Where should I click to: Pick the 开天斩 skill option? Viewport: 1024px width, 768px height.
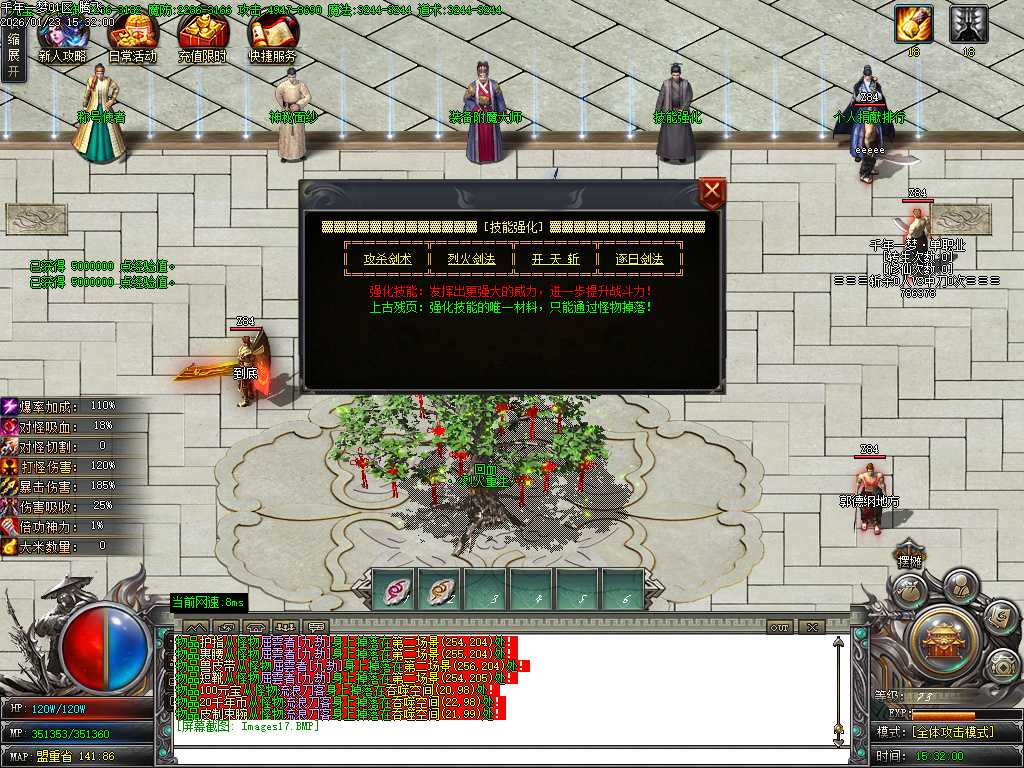[555, 258]
